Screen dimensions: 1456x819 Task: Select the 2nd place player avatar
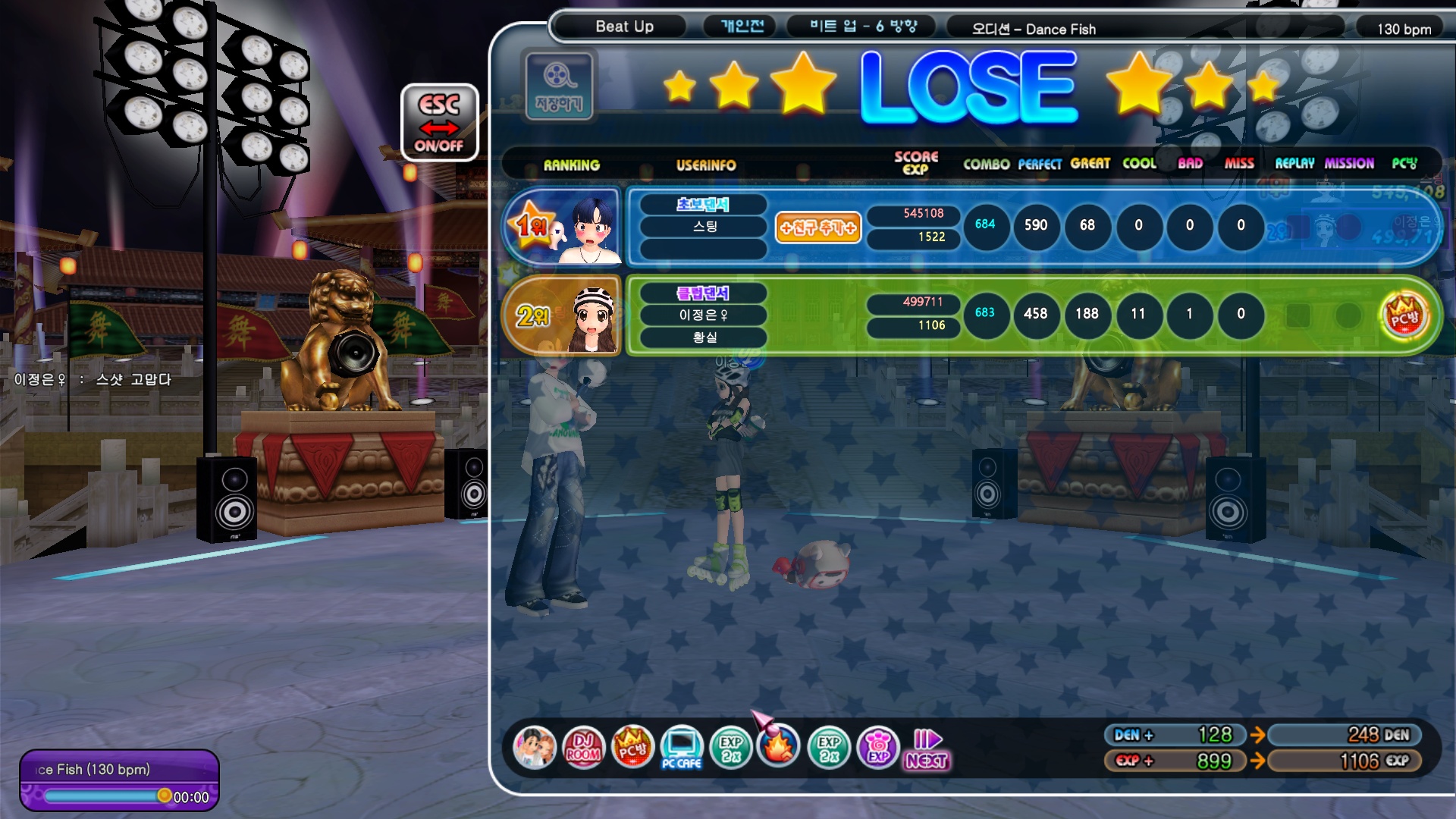pyautogui.click(x=593, y=318)
